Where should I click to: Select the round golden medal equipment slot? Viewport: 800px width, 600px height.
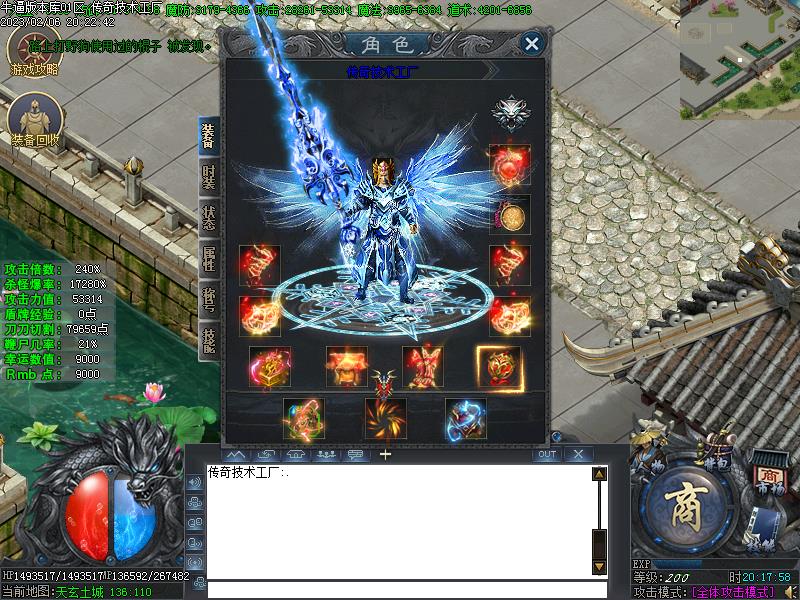coord(512,215)
